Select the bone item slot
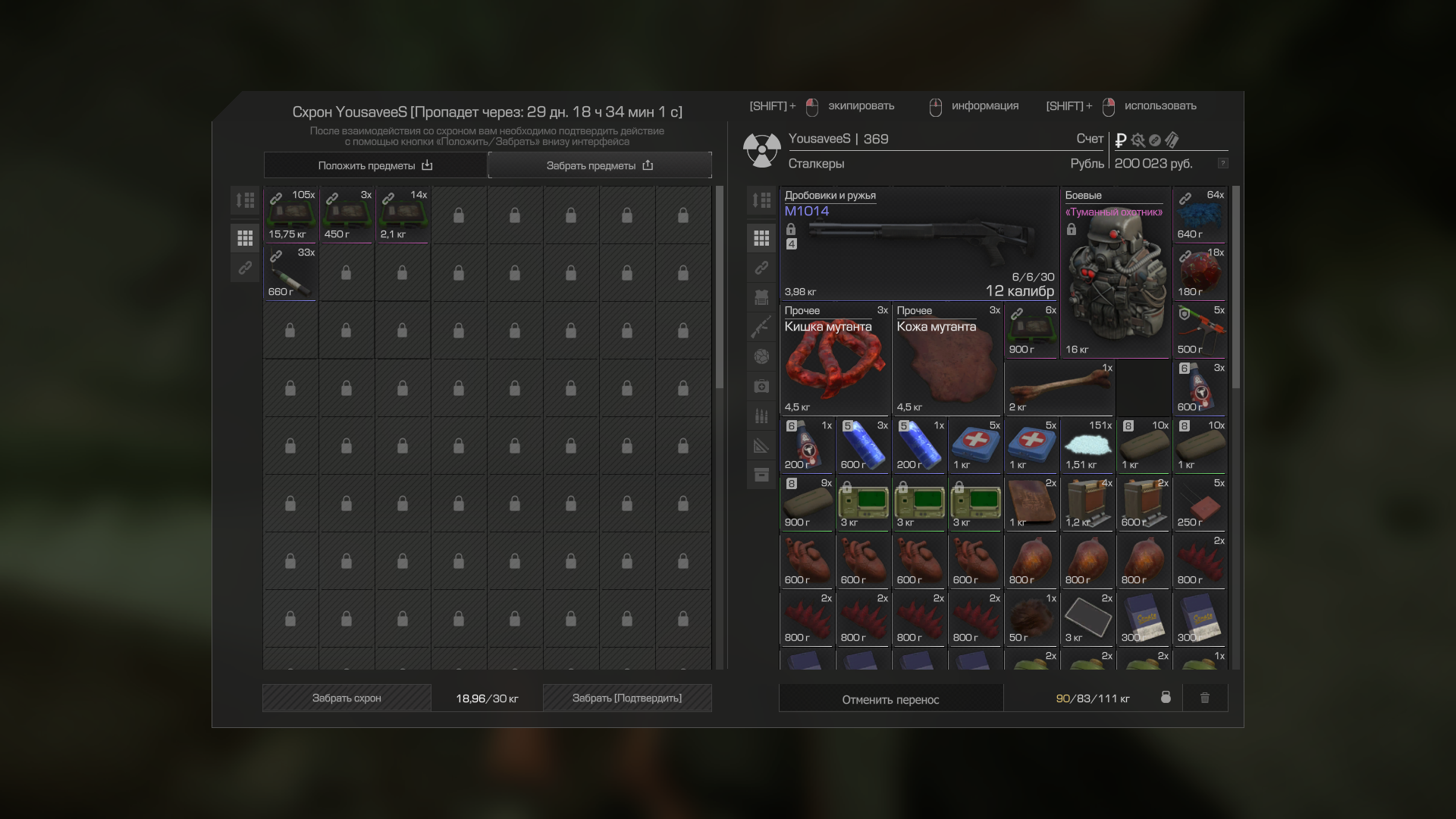 [1059, 388]
